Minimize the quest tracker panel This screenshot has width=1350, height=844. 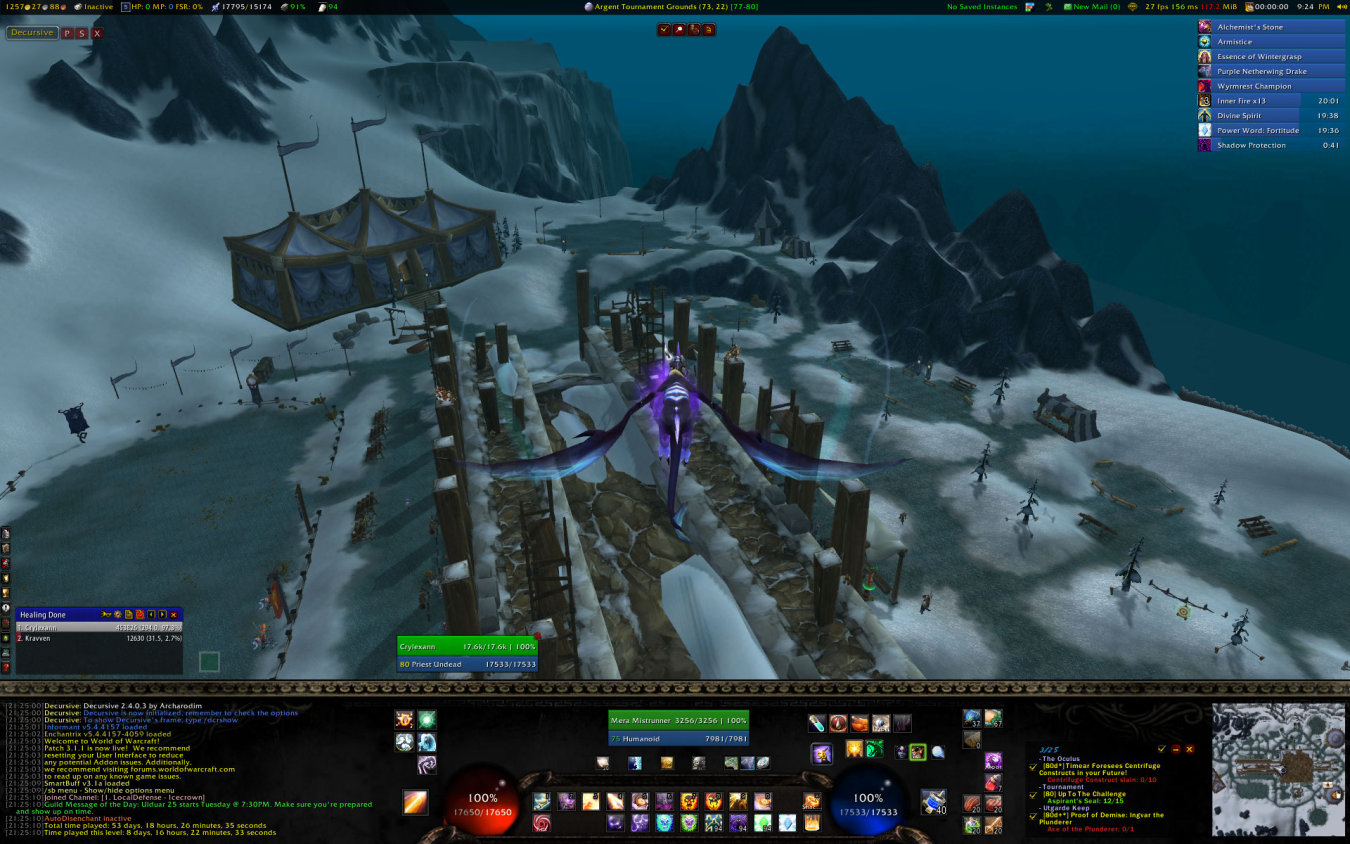tap(1176, 749)
